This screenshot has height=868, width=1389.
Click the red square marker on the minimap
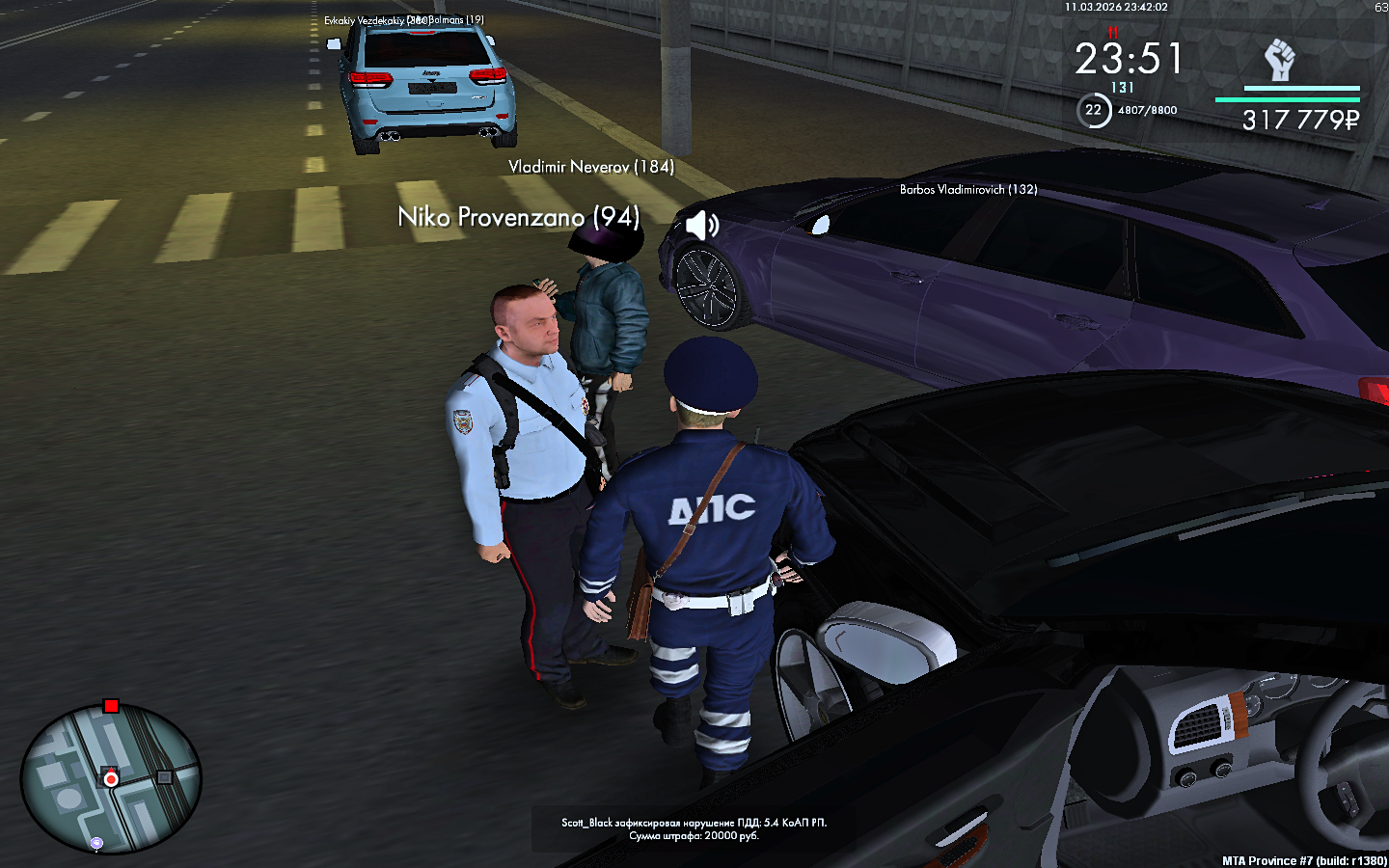point(111,706)
